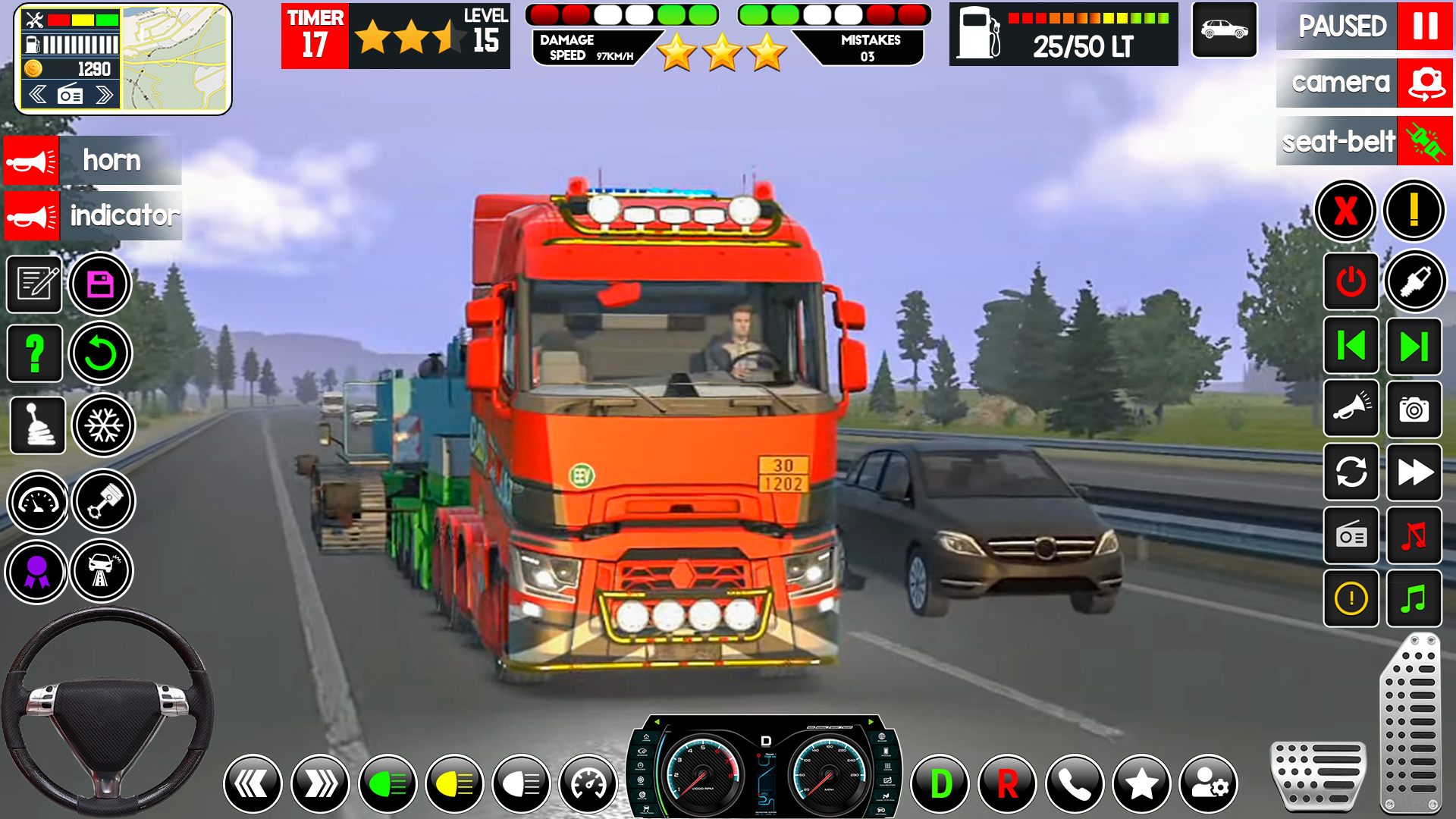The width and height of the screenshot is (1456, 819).
Task: Select the vehicle garage tab near pause
Action: pos(1224,30)
